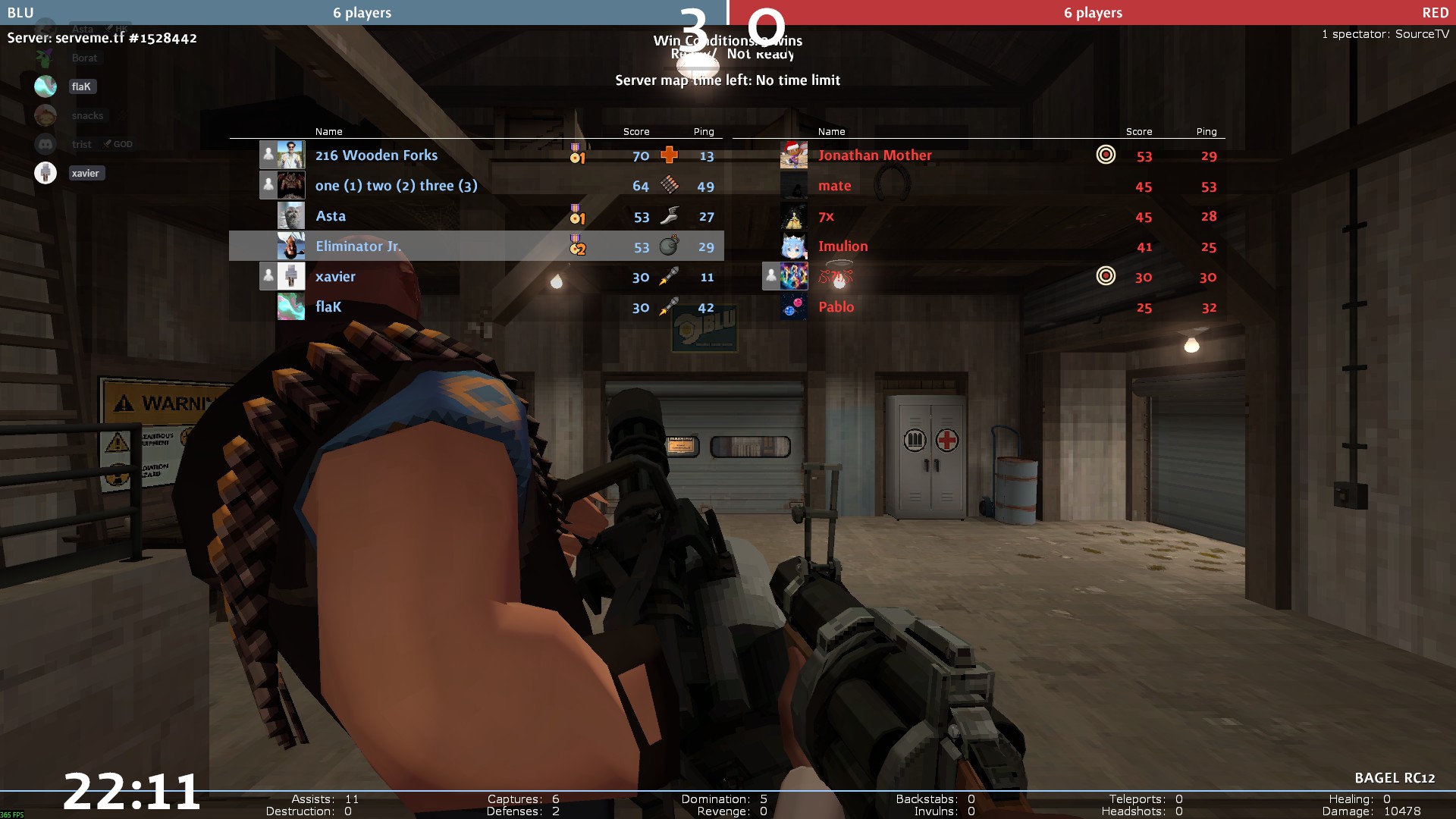Click Pablo's scoreboard entry

click(836, 307)
